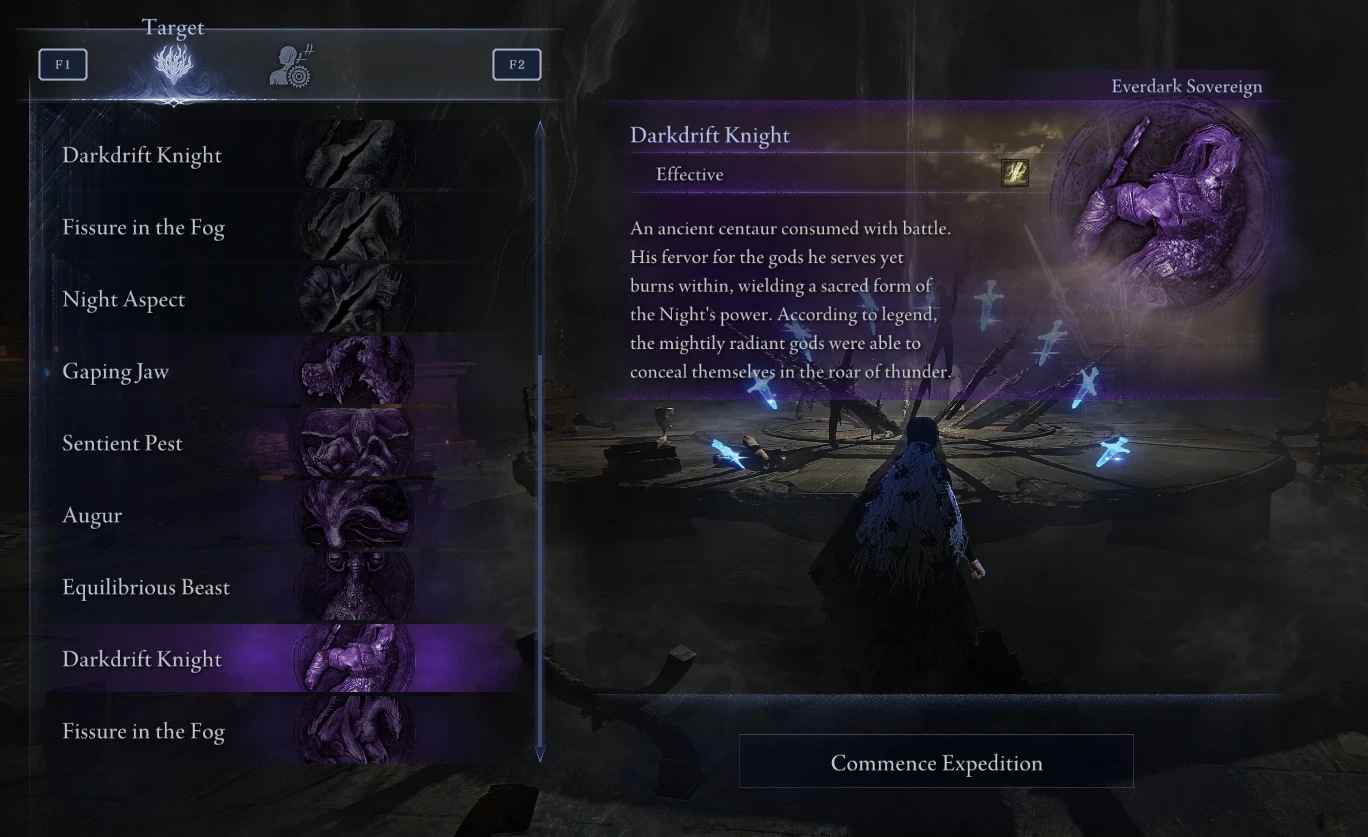Select Darkdrift Knight at the top of the list

141,155
